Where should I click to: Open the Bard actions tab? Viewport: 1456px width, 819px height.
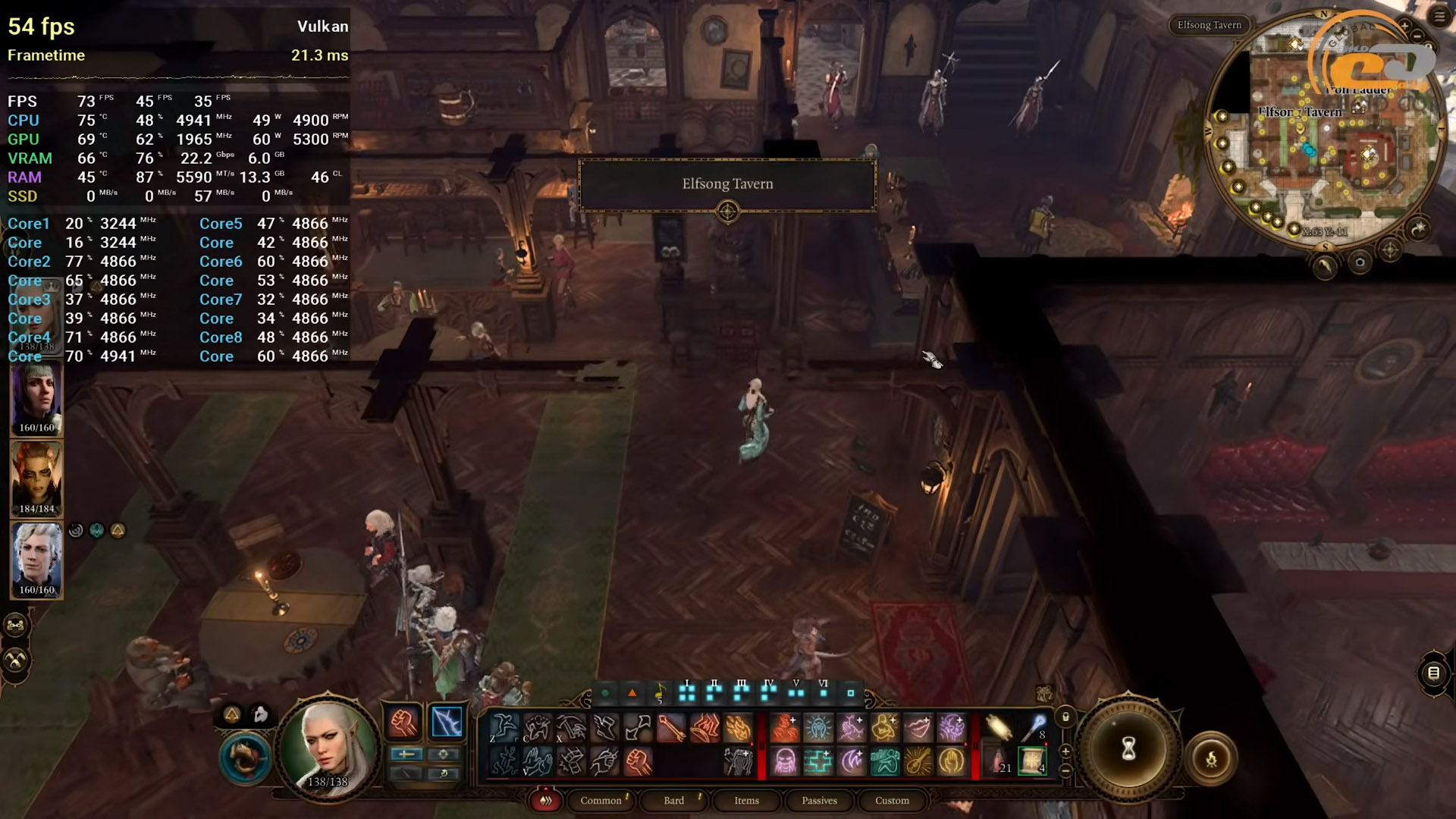pos(673,800)
